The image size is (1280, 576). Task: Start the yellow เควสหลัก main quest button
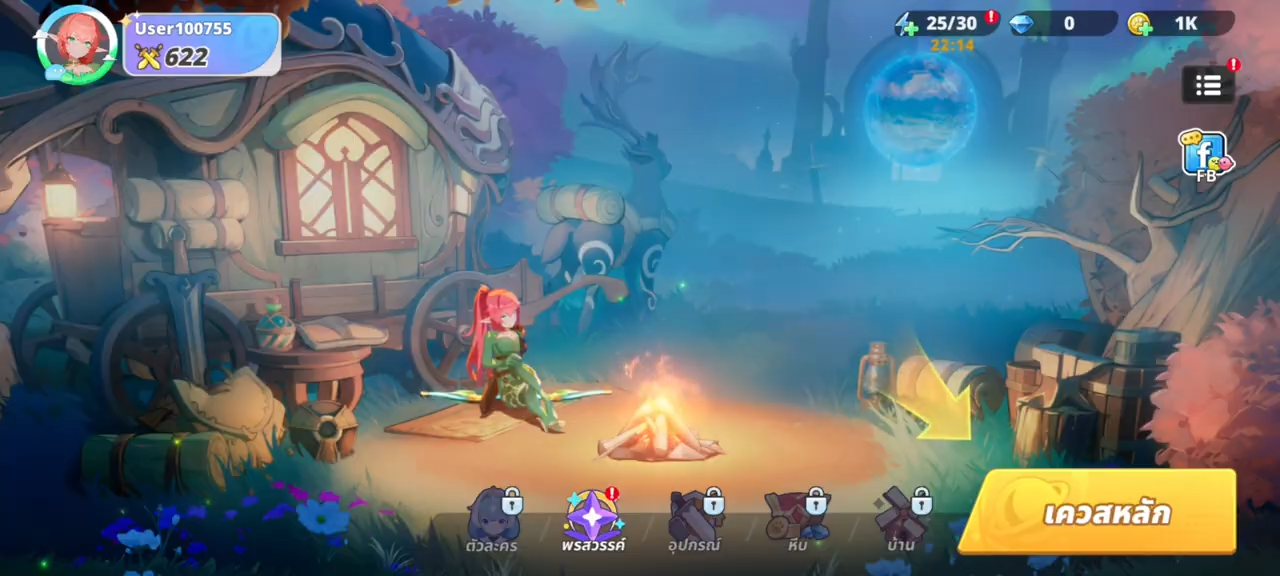click(1098, 512)
